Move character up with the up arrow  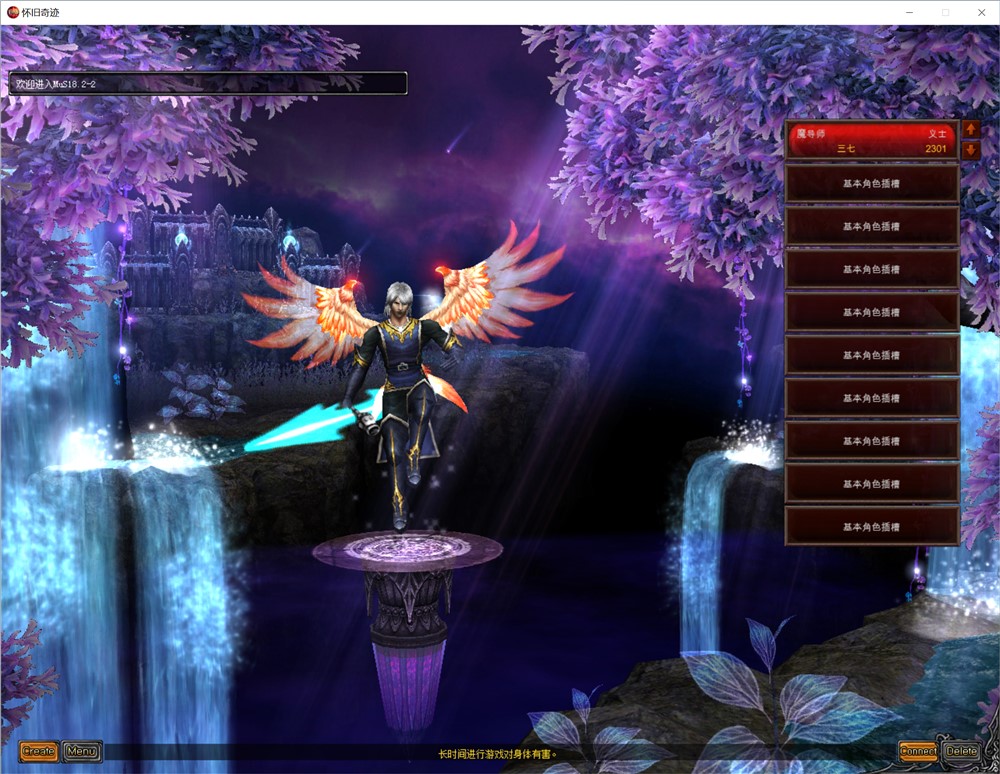[970, 130]
